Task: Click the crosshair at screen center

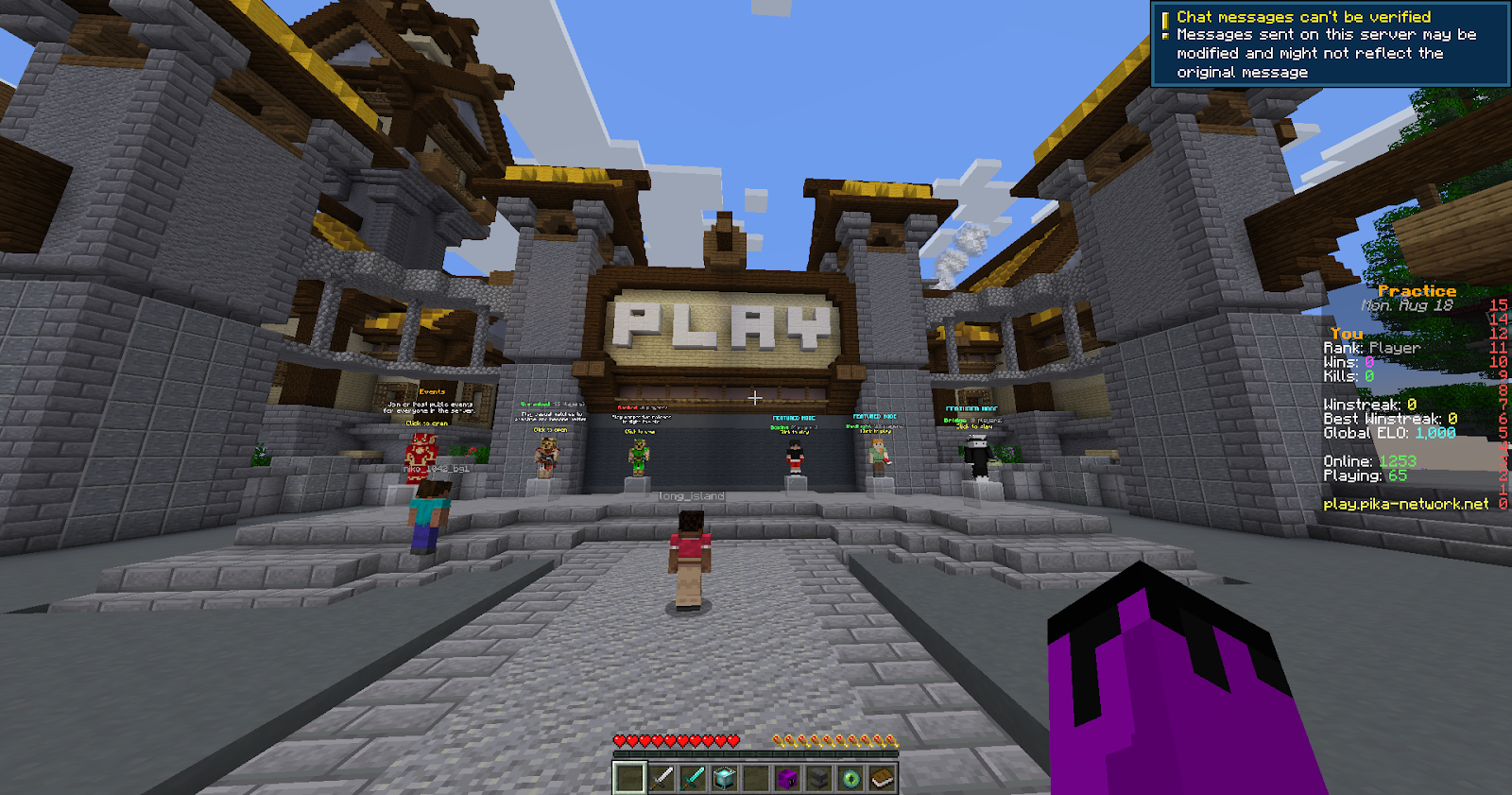Action: coord(756,400)
